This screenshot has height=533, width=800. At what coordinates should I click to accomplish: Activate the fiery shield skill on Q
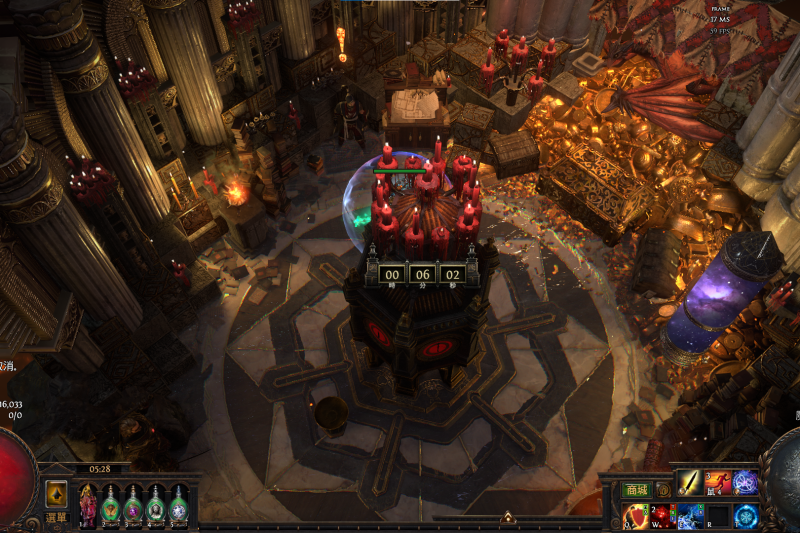coord(635,516)
